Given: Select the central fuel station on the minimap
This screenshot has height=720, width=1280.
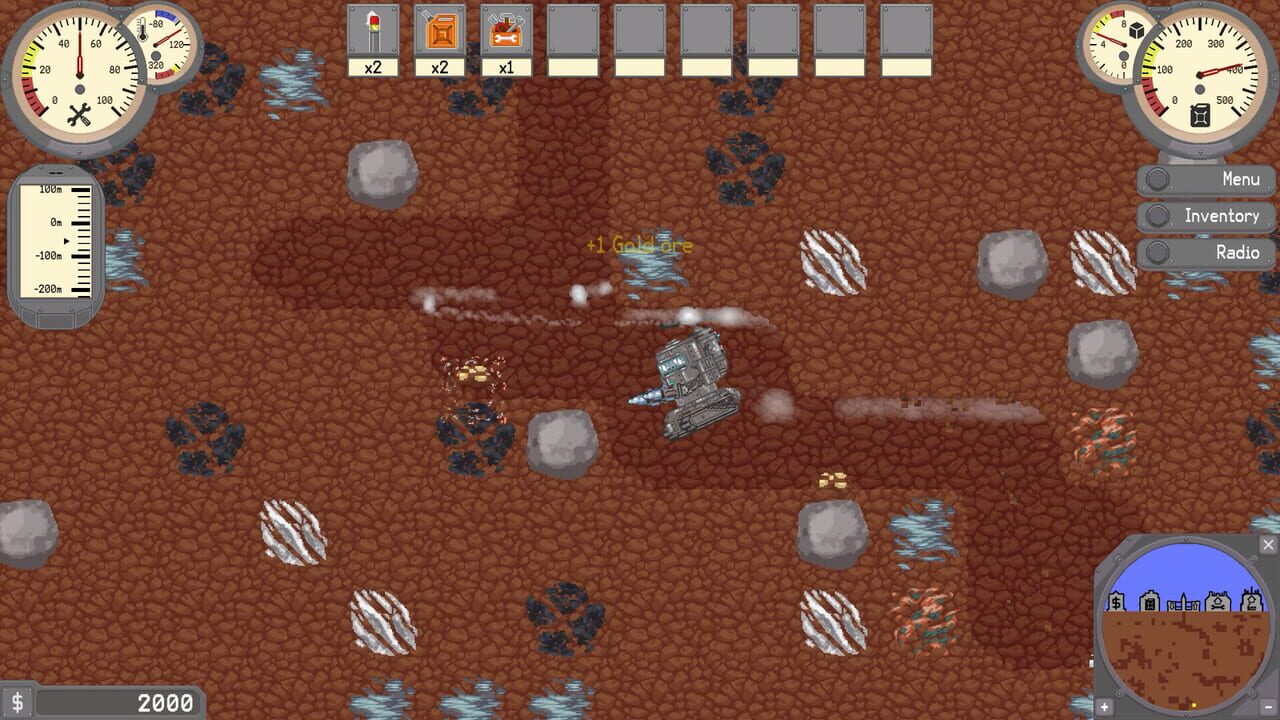Looking at the screenshot, I should point(1184,603).
